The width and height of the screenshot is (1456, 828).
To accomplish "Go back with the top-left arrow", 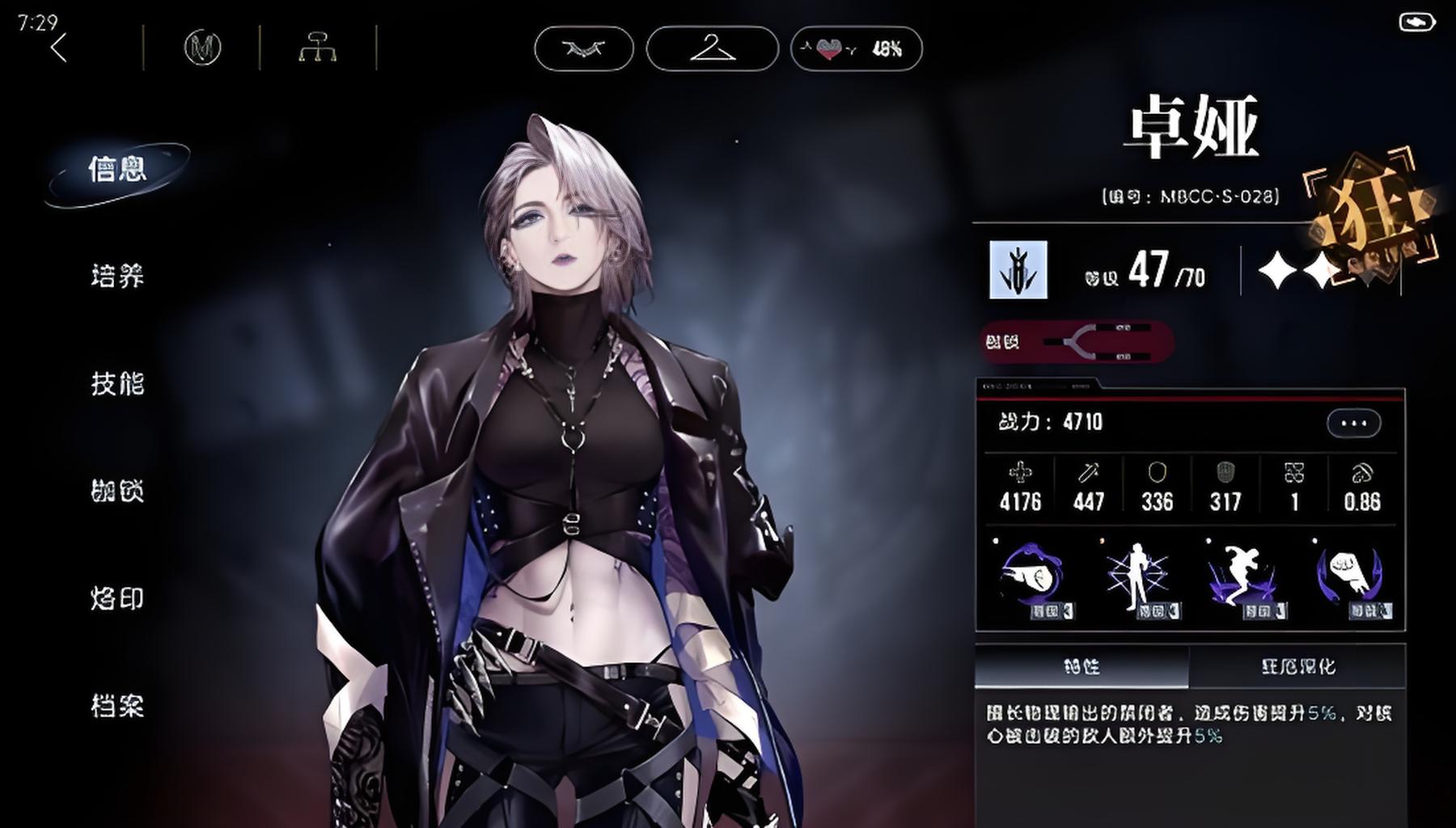I will coord(58,49).
